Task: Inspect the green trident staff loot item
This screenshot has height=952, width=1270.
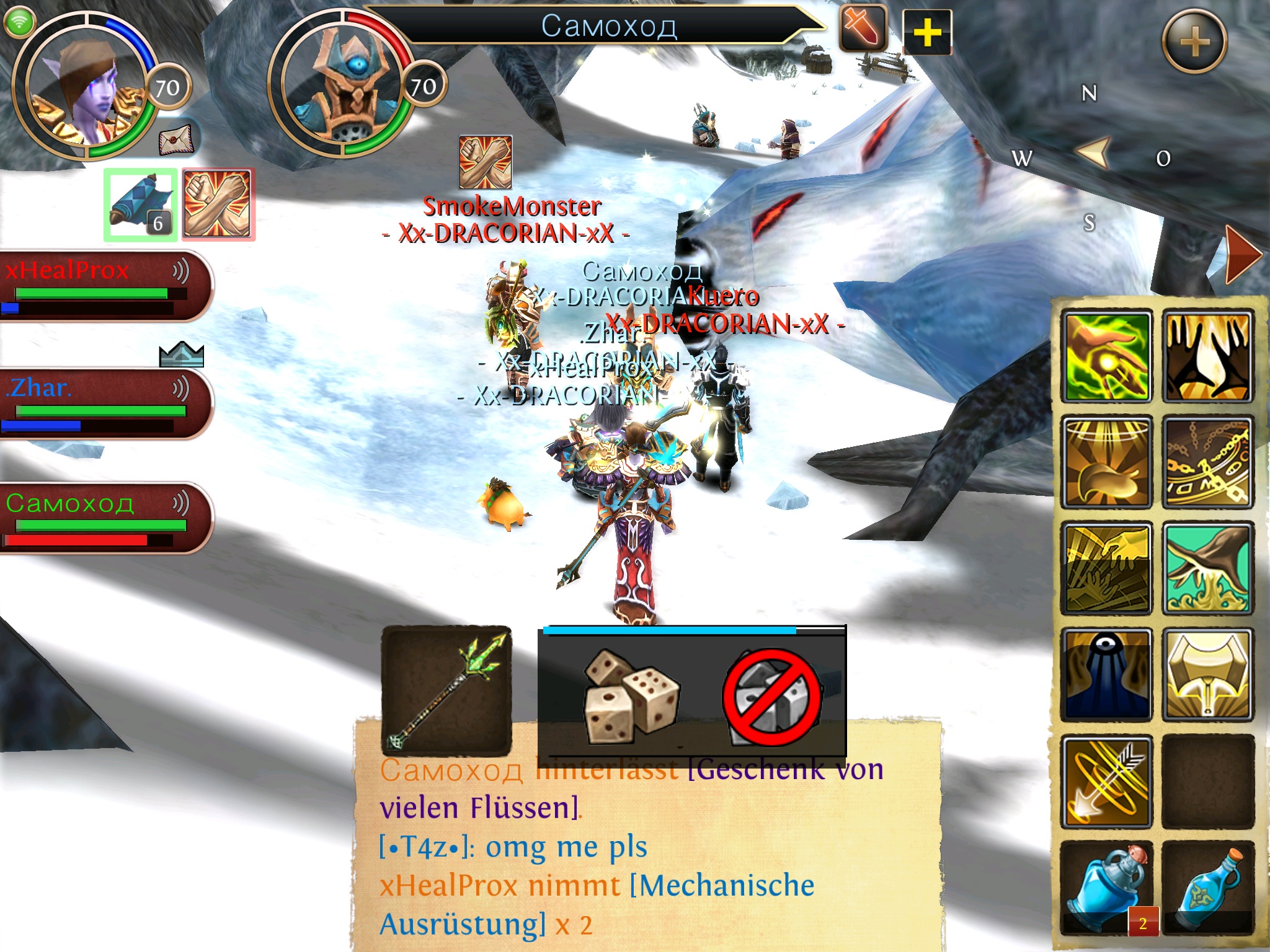Action: click(446, 690)
